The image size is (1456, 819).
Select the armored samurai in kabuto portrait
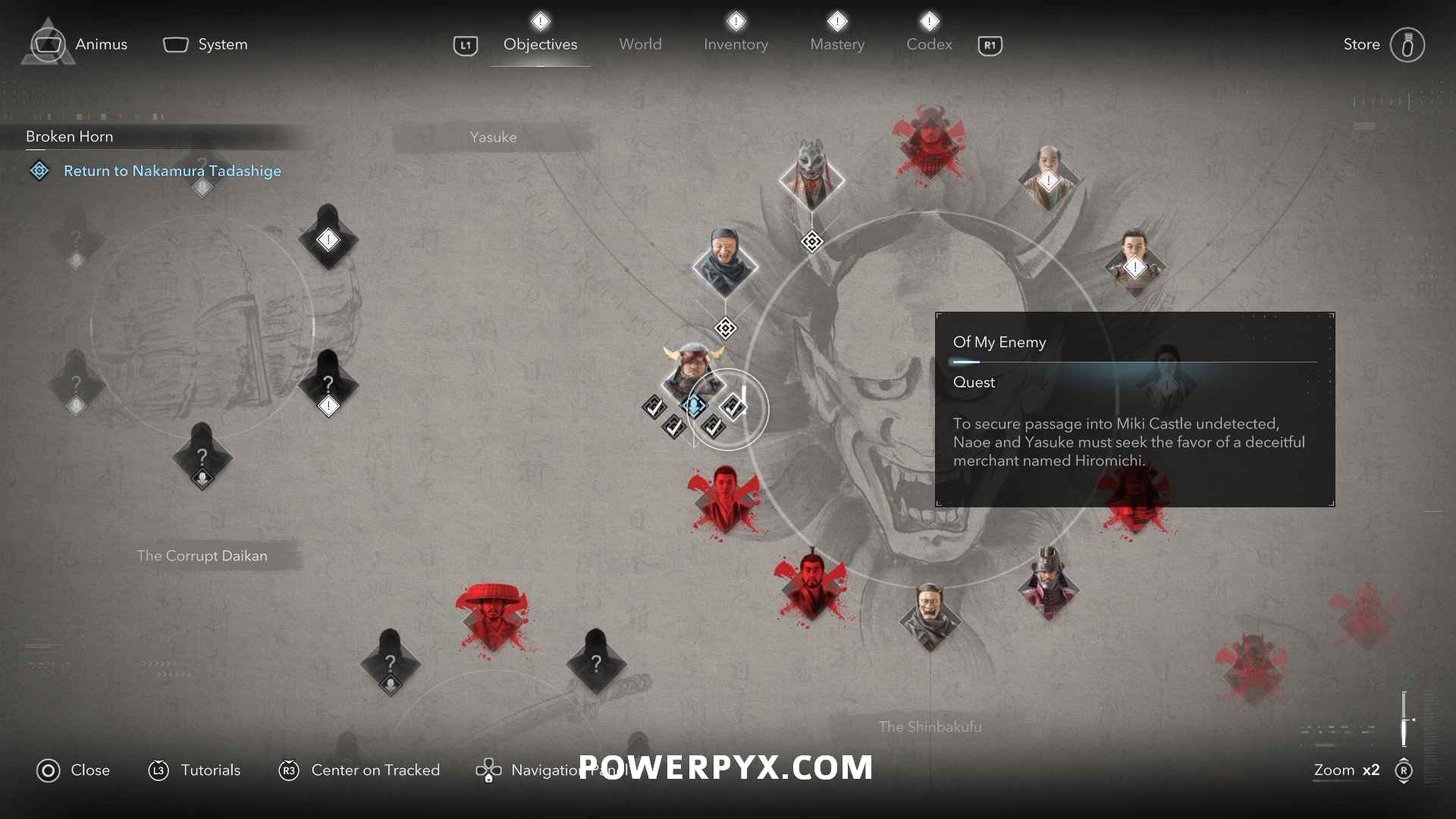pos(1048,585)
